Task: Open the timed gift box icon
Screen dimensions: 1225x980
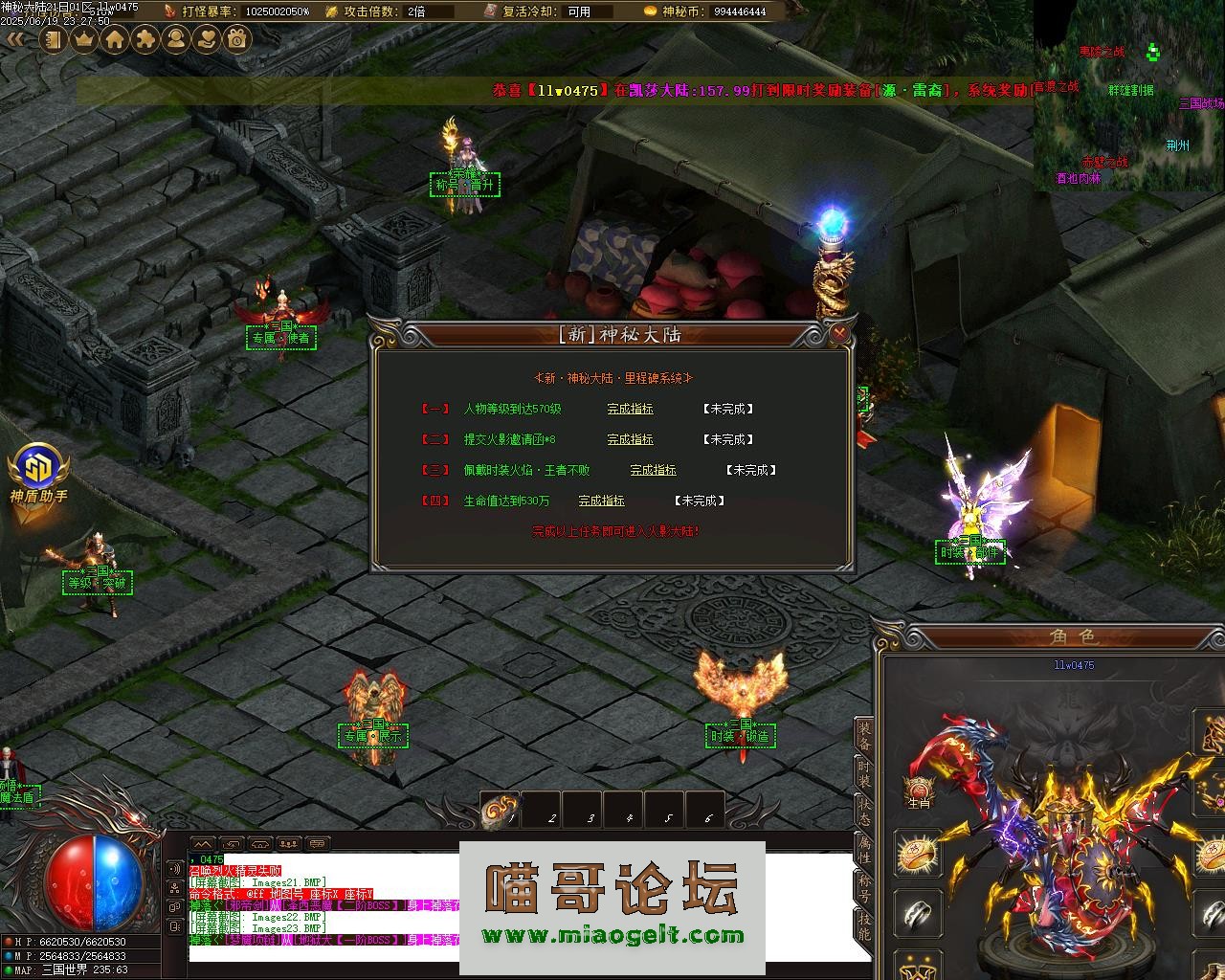Action: coord(237,39)
